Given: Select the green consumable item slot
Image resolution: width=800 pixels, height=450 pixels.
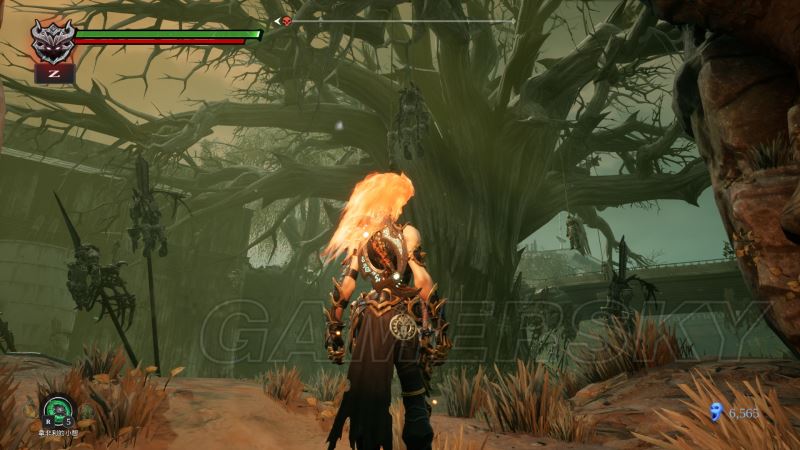Looking at the screenshot, I should coord(57,409).
